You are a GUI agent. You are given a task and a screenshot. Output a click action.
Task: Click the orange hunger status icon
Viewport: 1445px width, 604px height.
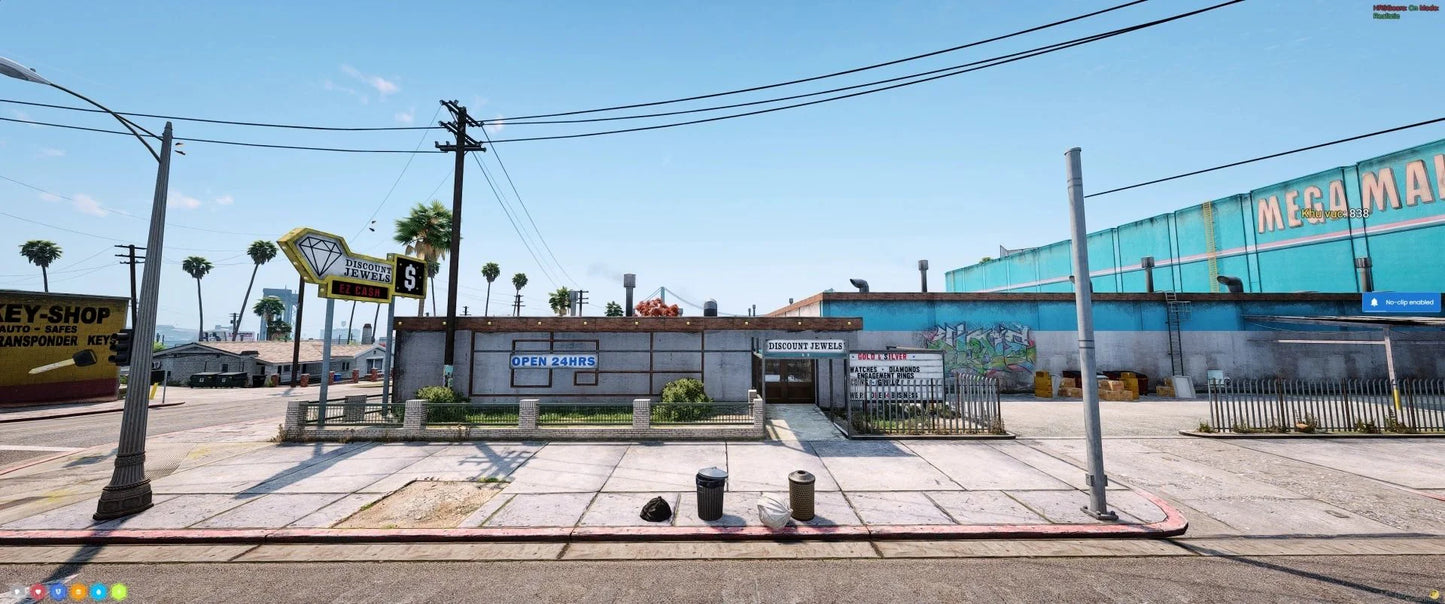[78, 592]
